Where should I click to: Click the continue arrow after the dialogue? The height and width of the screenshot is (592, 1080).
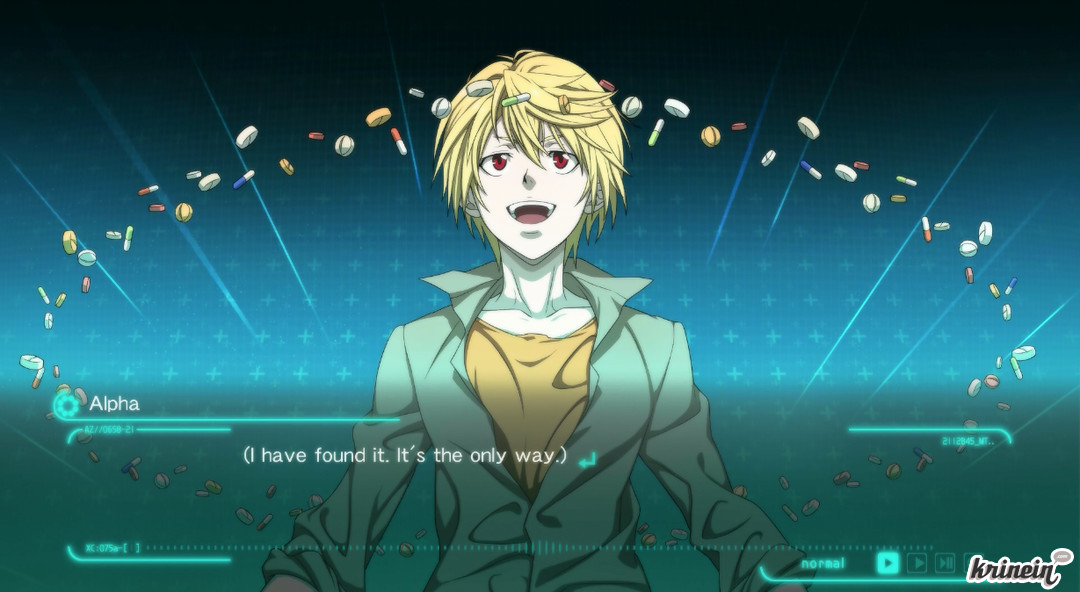[588, 458]
